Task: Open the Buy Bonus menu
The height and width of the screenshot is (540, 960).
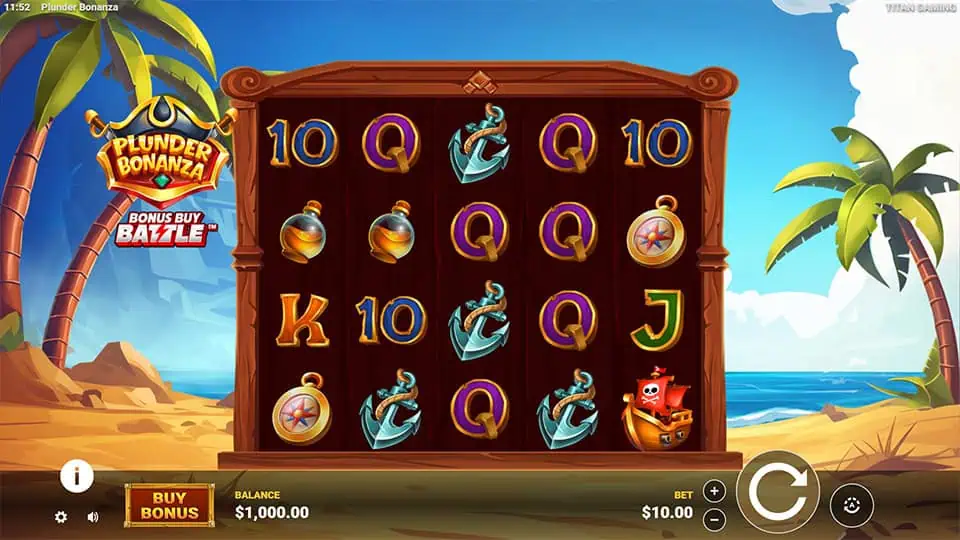Action: pyautogui.click(x=169, y=505)
